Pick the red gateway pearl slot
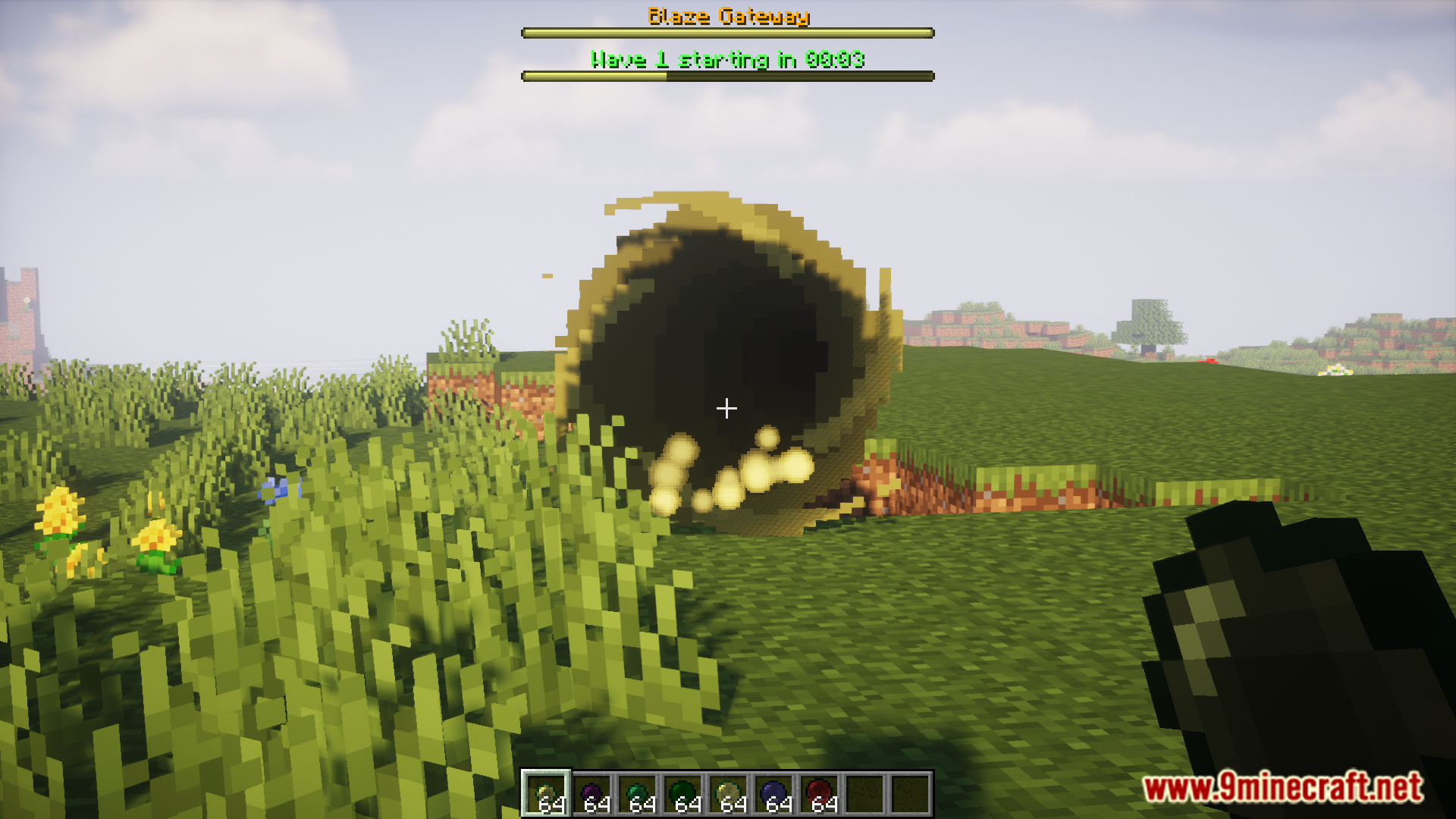Screen dimensions: 1456x819 (x=819, y=794)
